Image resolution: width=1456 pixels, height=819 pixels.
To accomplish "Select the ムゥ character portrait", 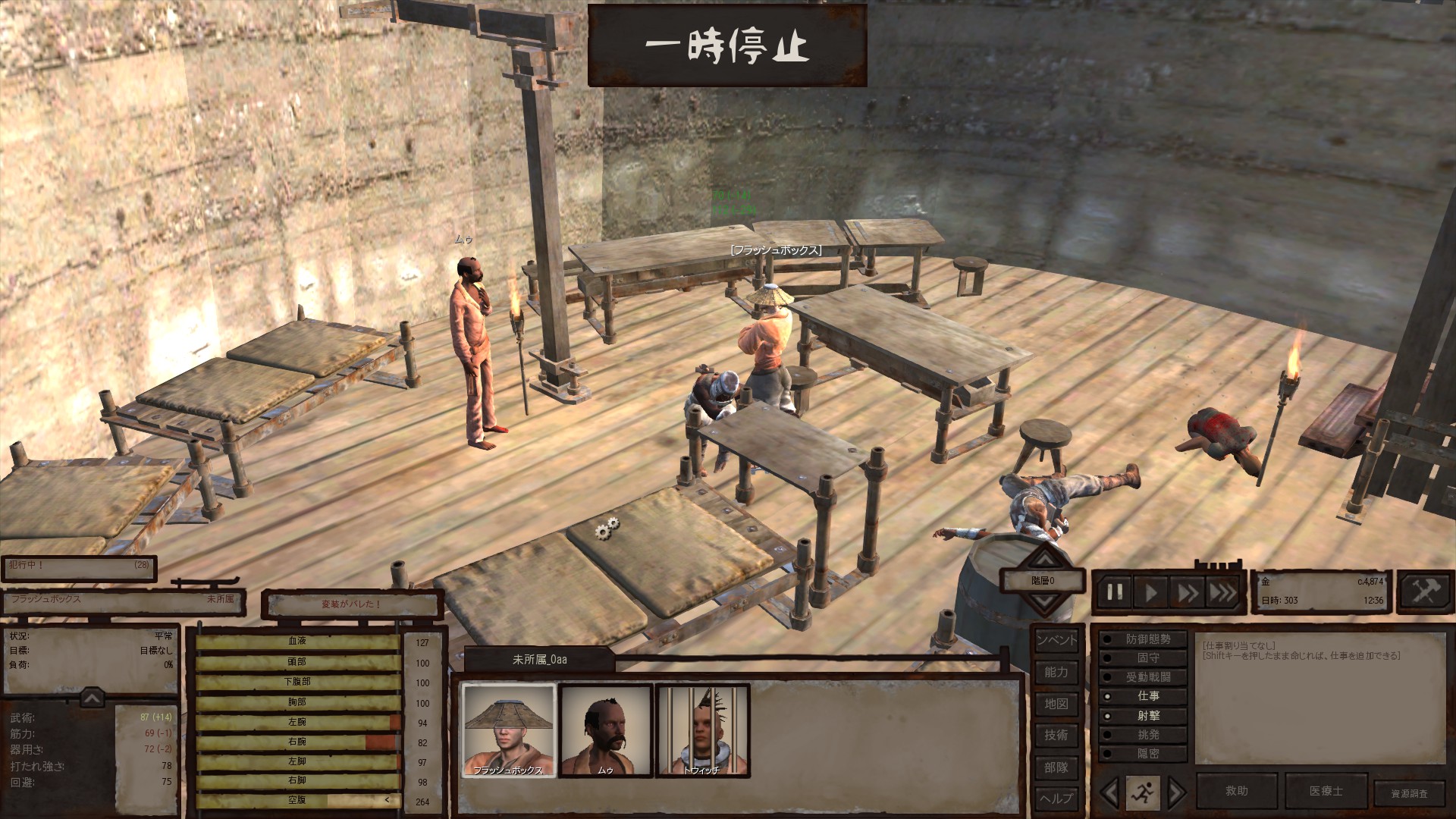I will coord(605,730).
